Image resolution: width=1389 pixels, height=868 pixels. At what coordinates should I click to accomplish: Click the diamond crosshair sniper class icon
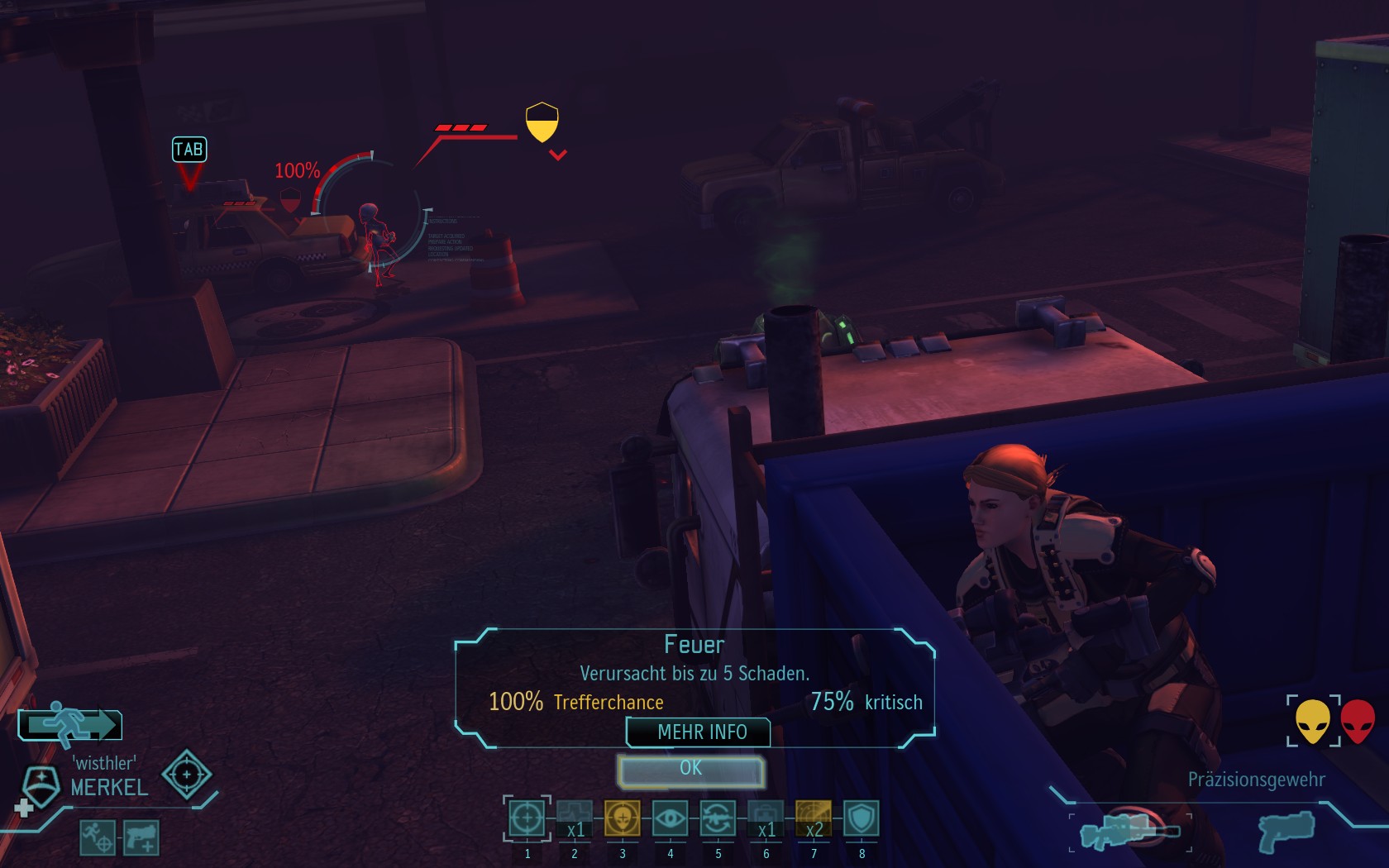186,775
